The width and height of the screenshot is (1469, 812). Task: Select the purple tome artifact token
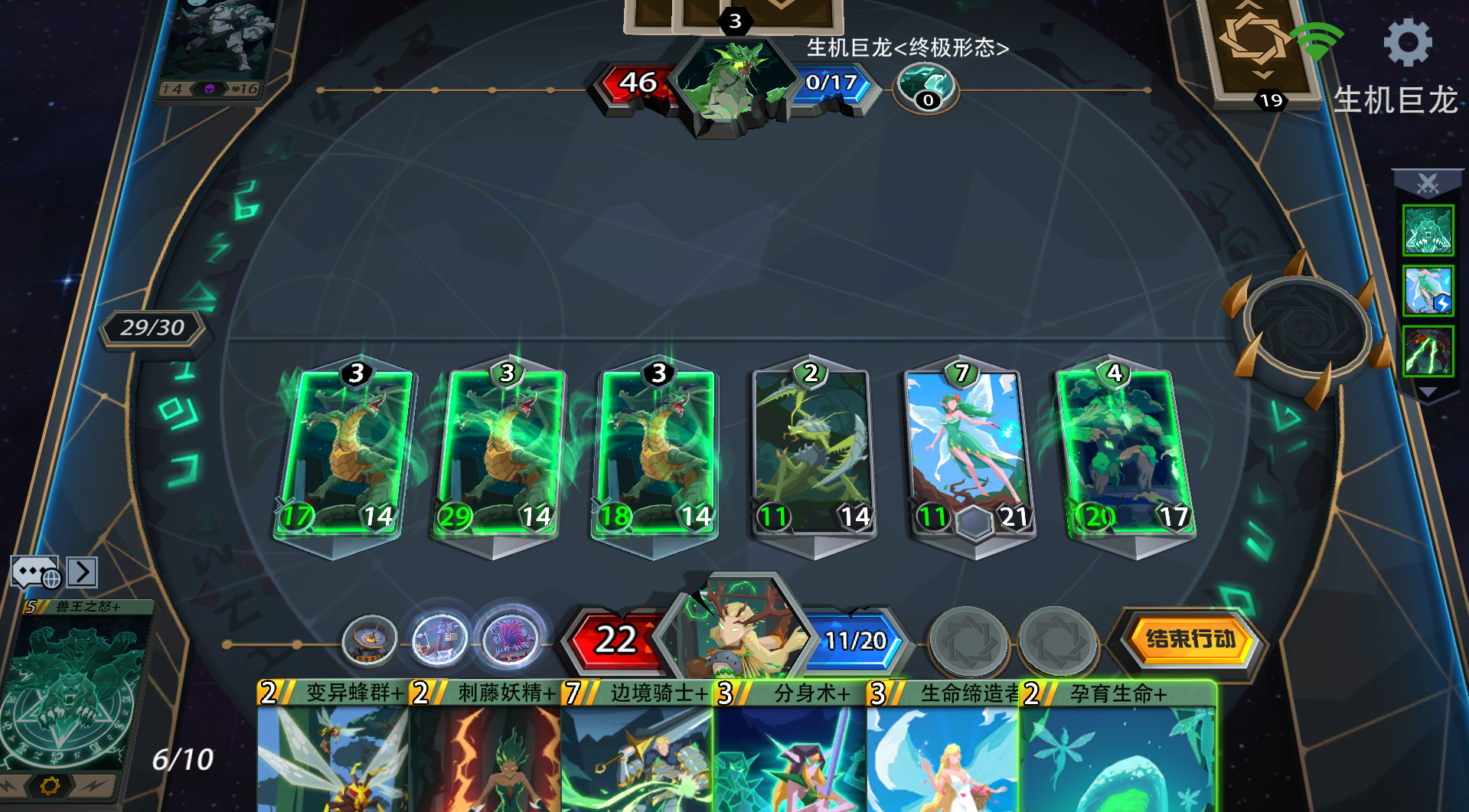(x=511, y=640)
